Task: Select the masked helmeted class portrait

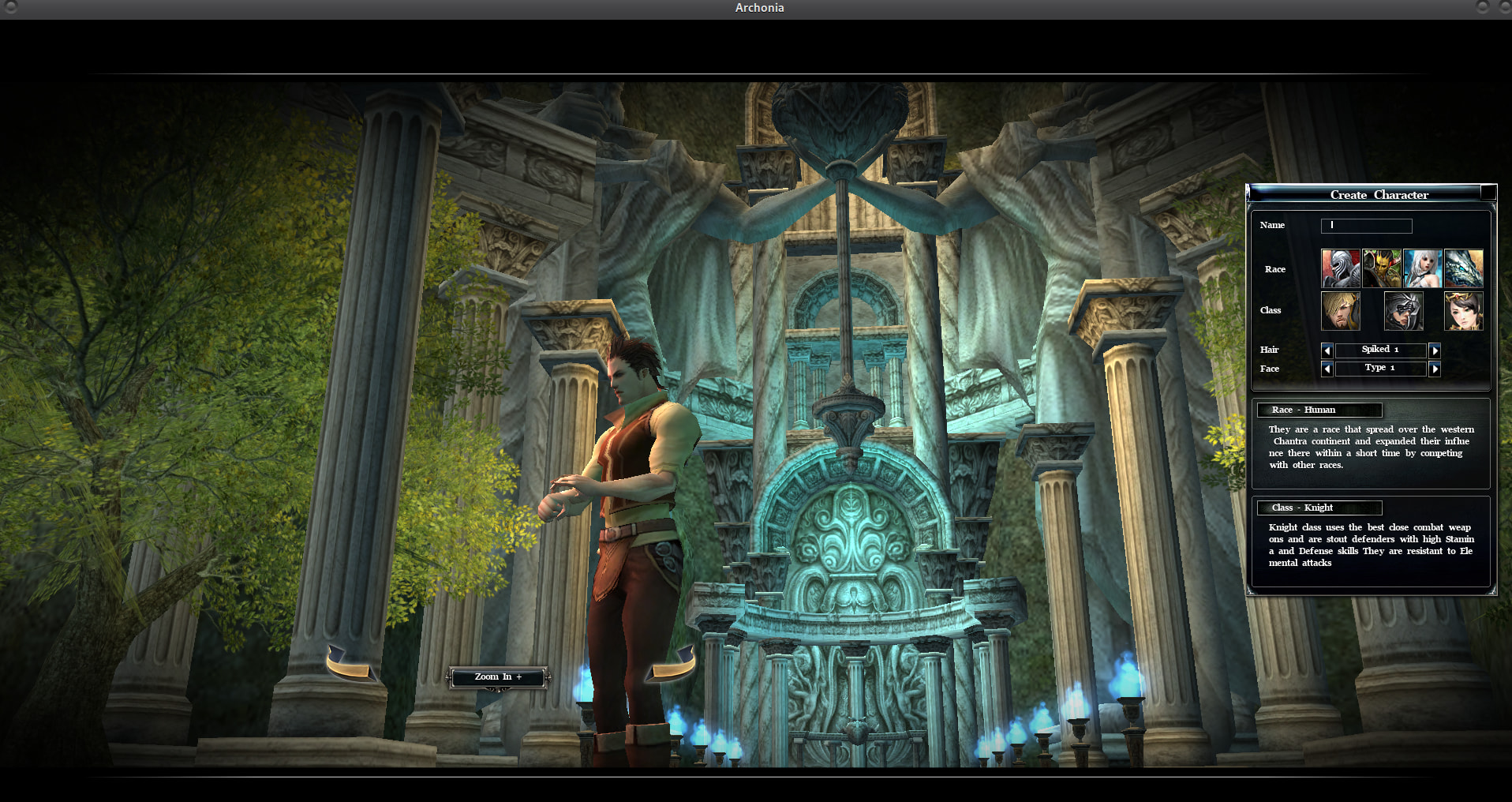Action: coord(1403,310)
